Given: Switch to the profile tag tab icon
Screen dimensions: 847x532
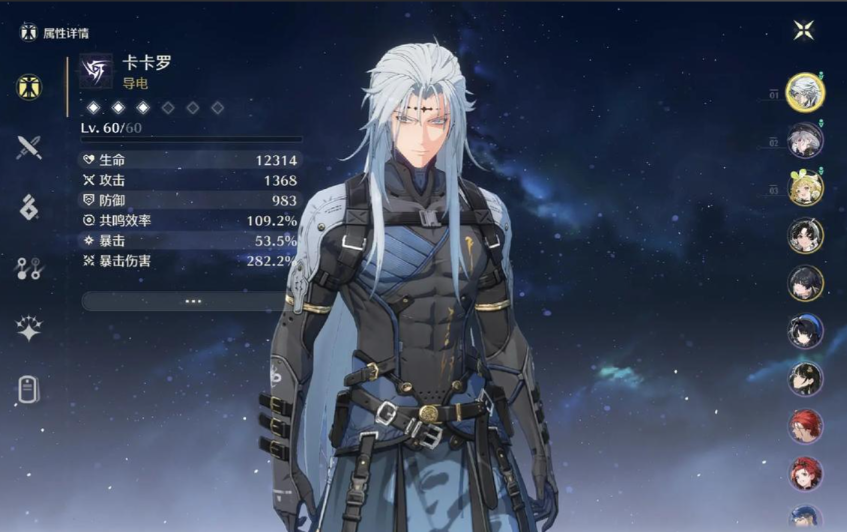Looking at the screenshot, I should click(x=29, y=389).
